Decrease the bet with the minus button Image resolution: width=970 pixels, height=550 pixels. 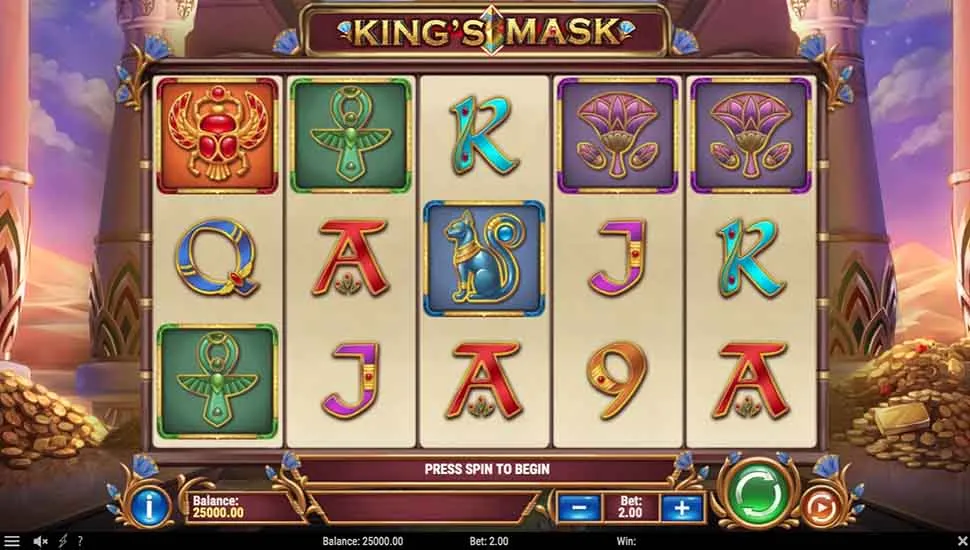point(580,507)
